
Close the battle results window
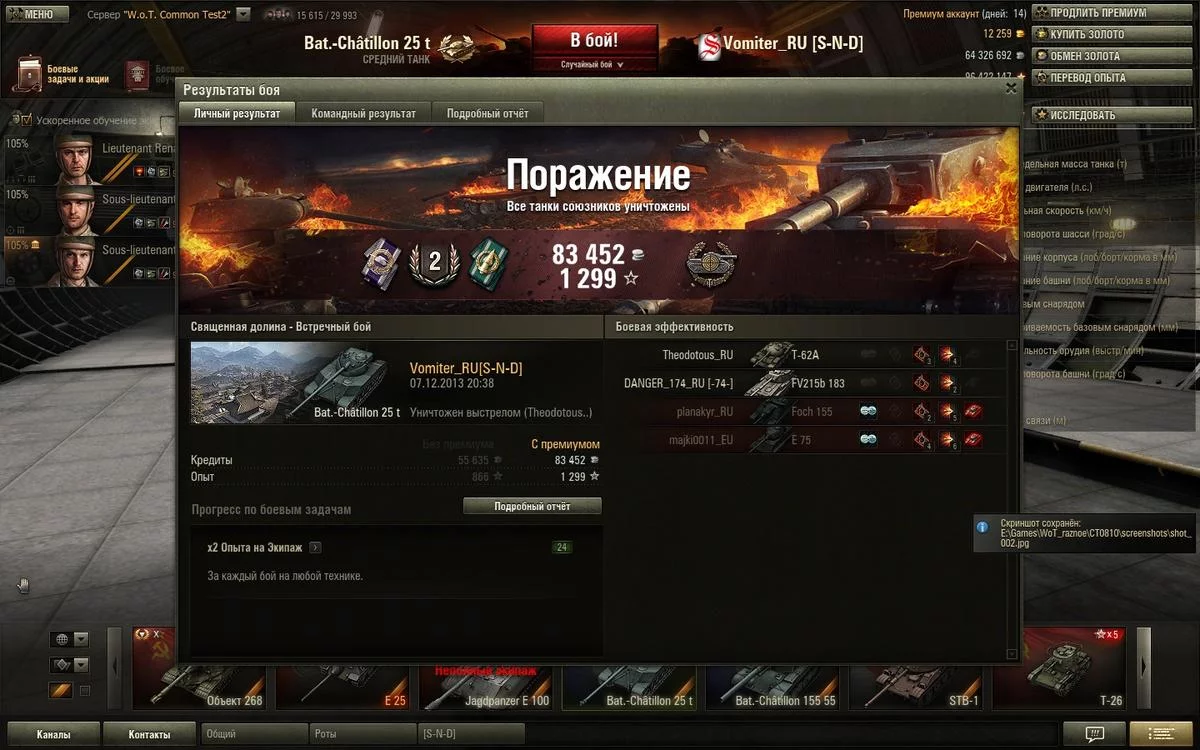point(1011,88)
